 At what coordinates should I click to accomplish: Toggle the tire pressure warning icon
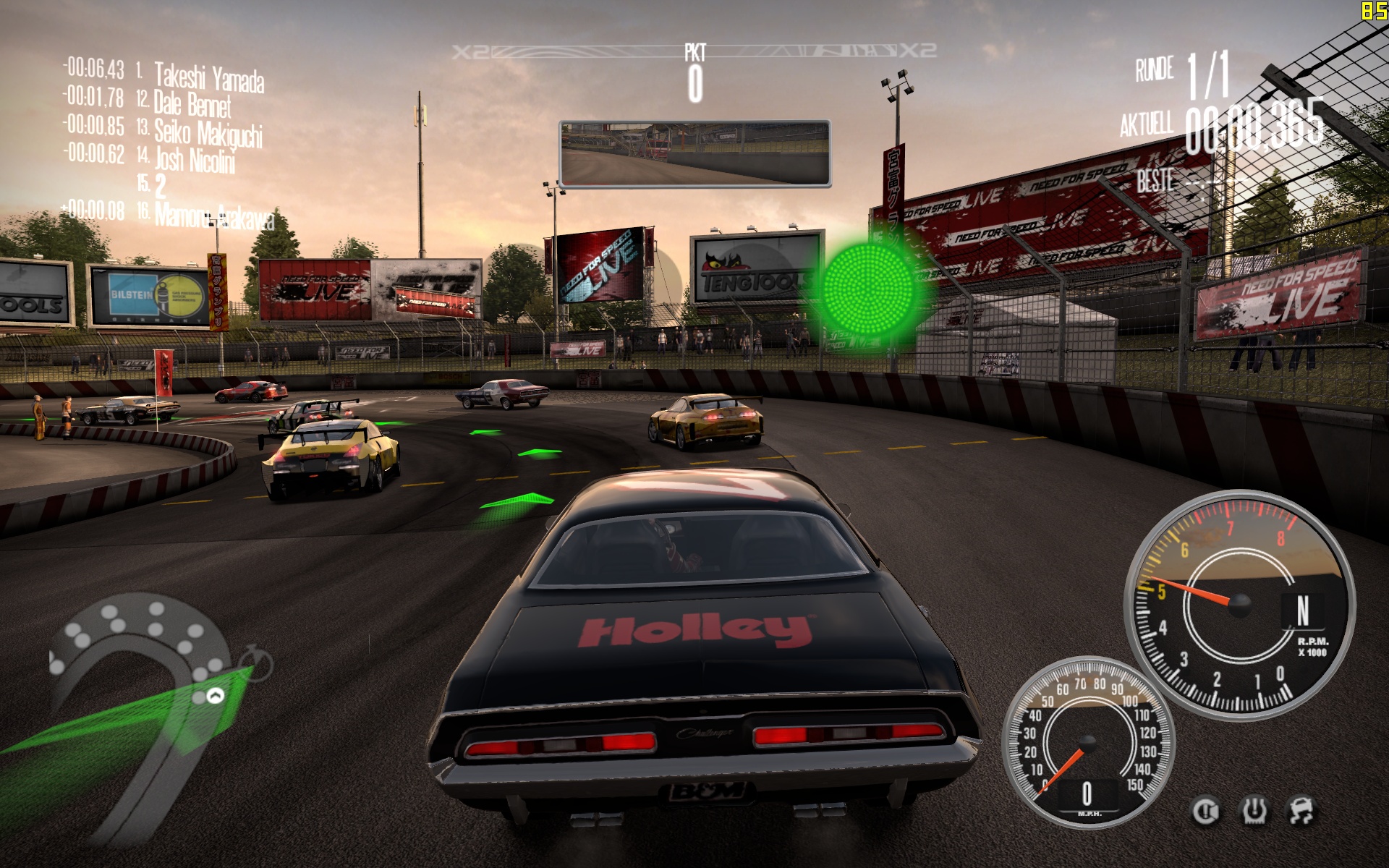click(1254, 811)
